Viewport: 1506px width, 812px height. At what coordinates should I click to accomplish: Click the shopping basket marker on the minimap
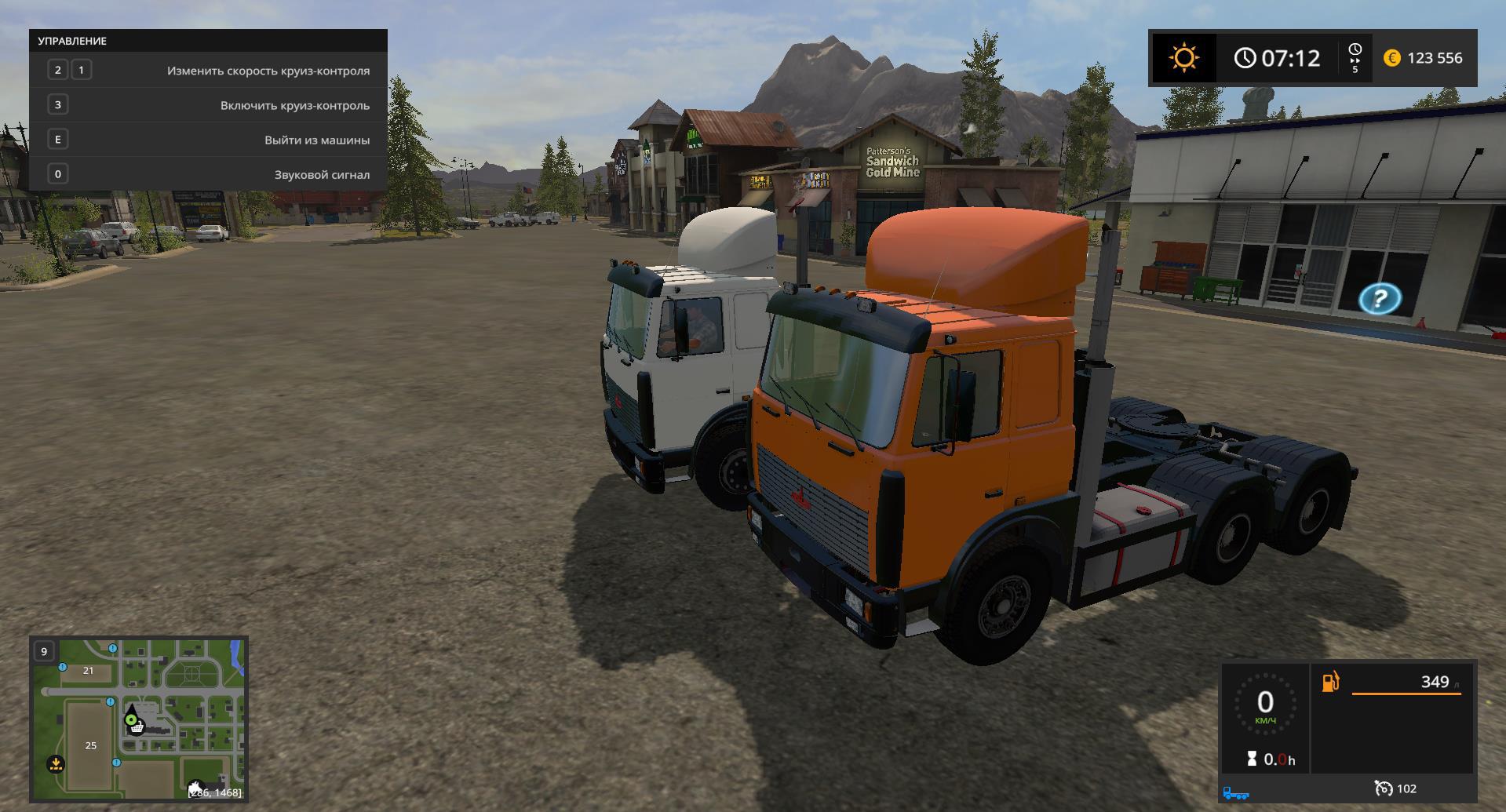point(138,727)
